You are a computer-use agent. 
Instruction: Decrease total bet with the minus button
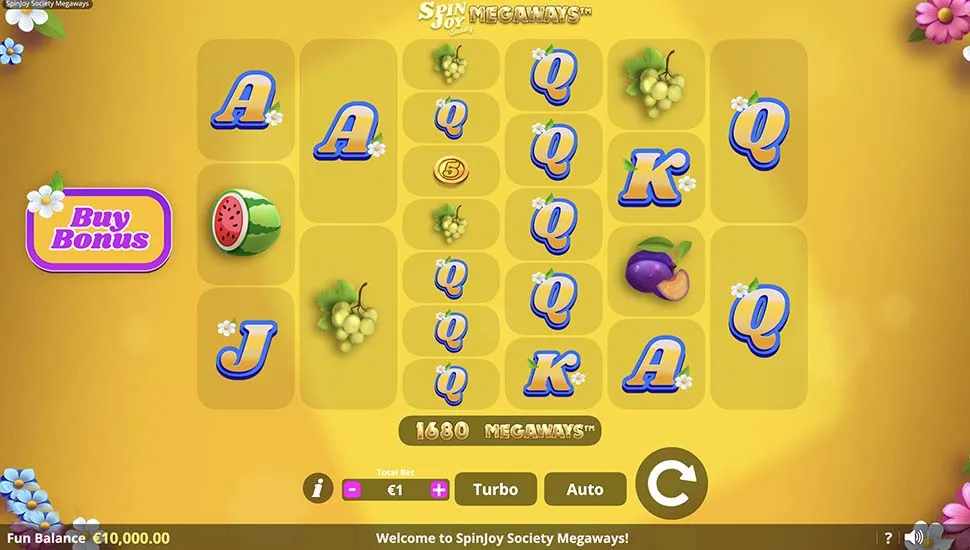coord(352,490)
